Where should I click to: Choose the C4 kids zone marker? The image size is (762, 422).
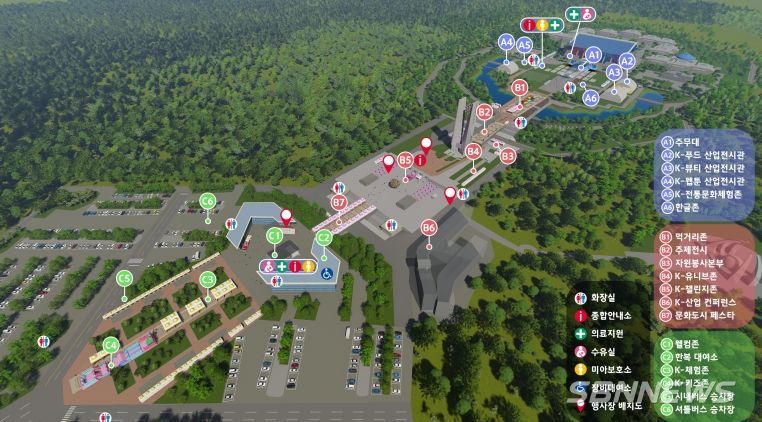[111, 346]
